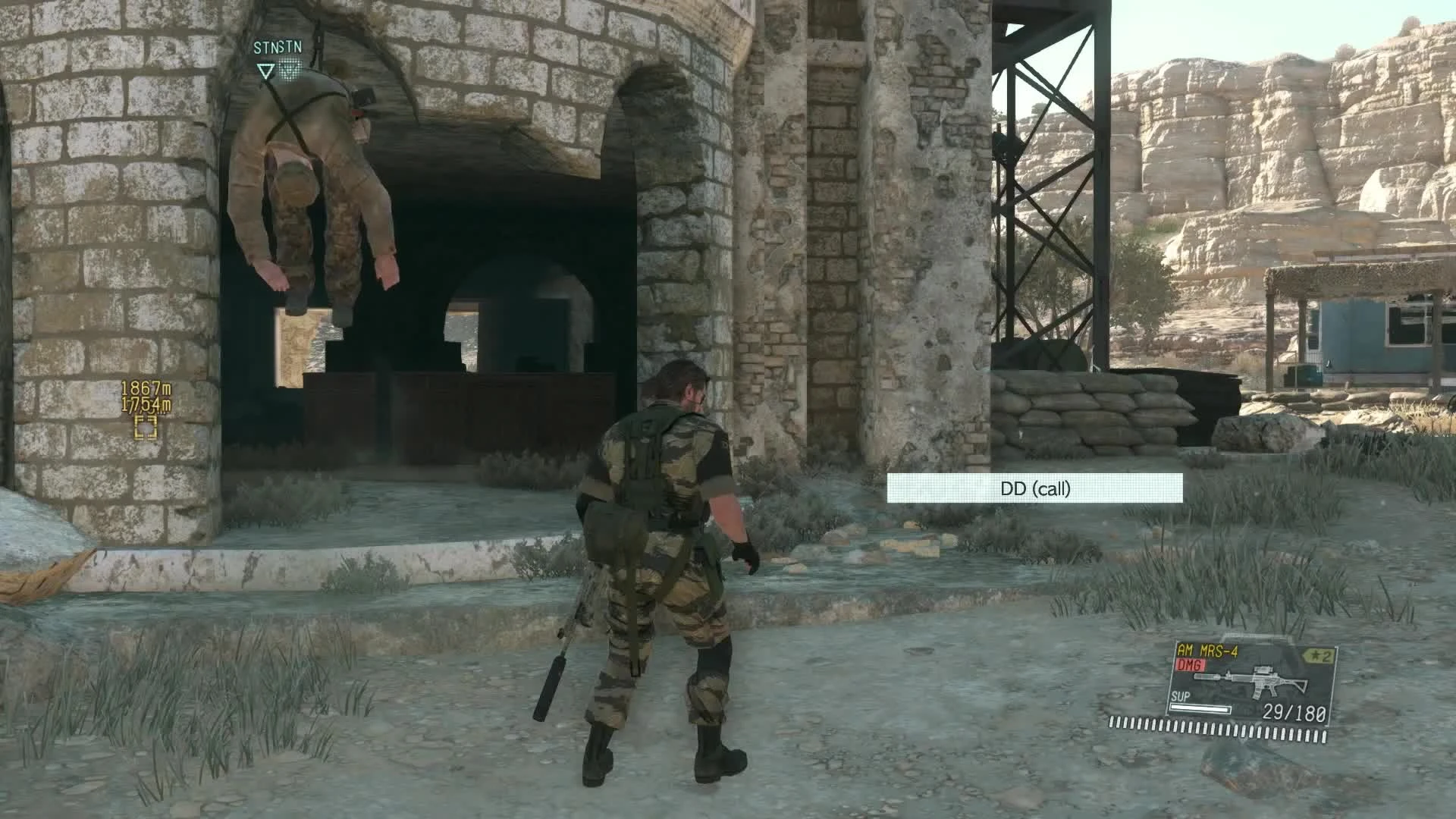Click the SUP suppressor durability bar
The height and width of the screenshot is (819, 1456).
[1200, 710]
